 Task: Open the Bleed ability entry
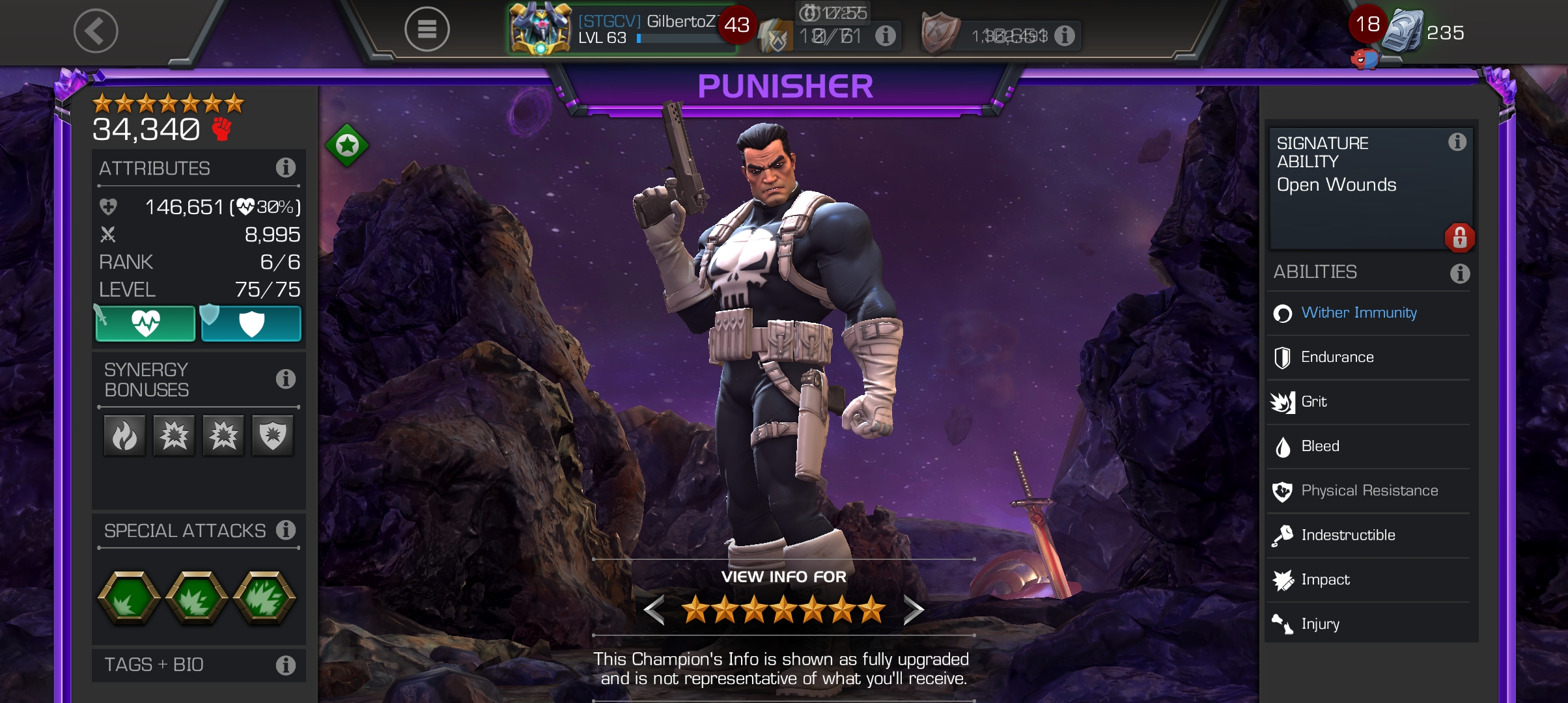pos(1320,447)
